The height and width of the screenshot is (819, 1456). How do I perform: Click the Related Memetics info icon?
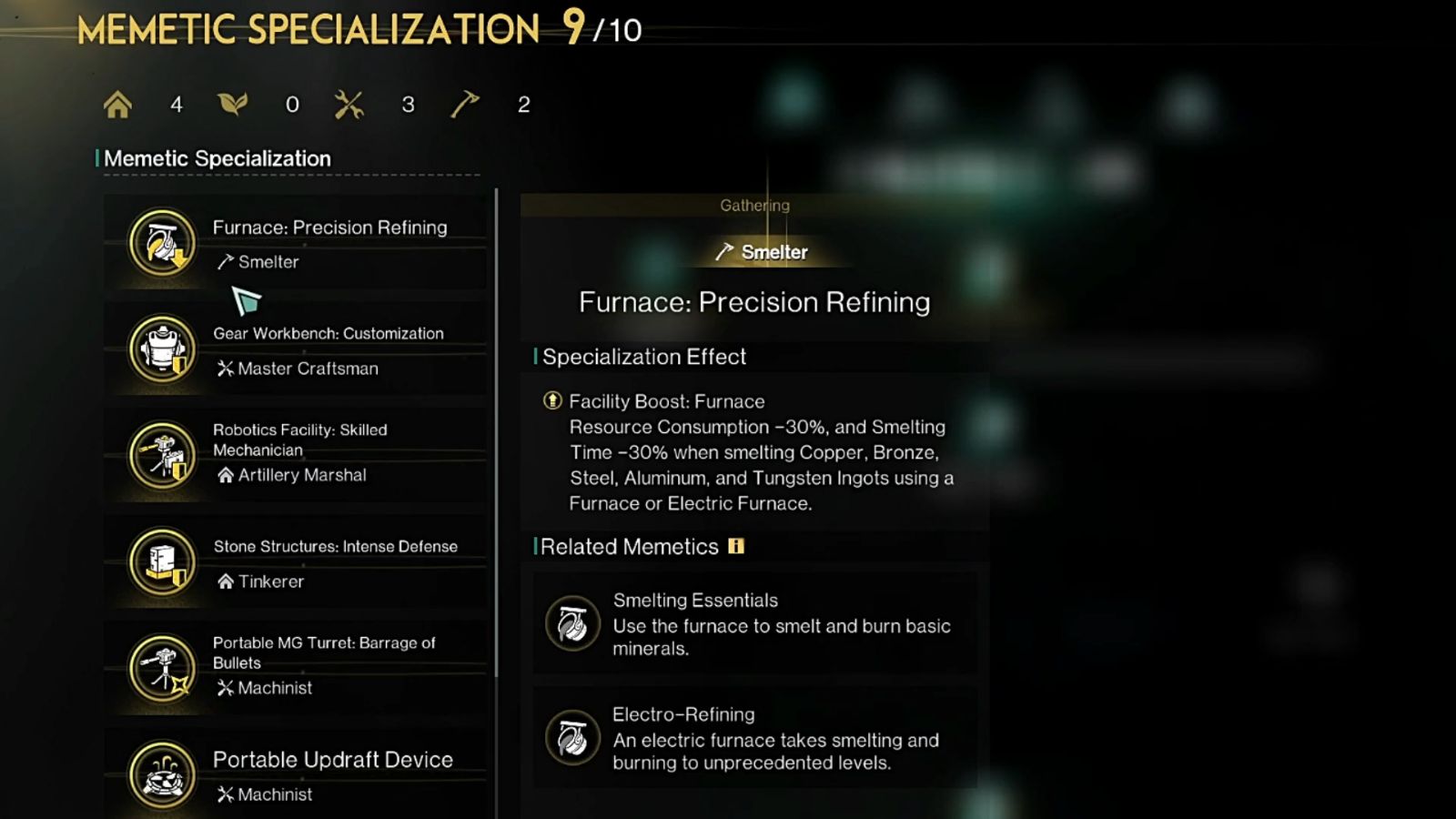click(x=736, y=546)
